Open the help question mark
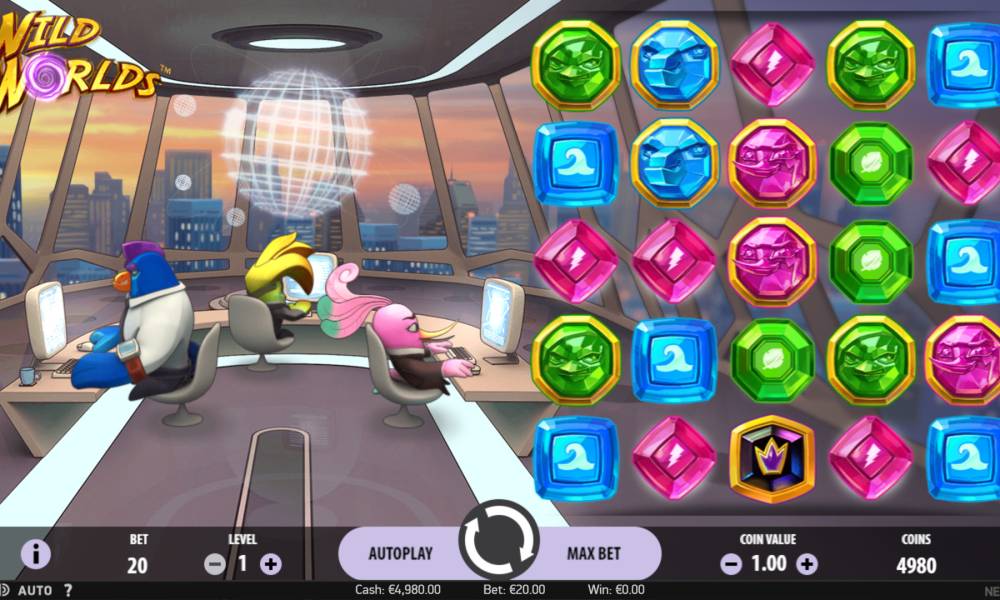This screenshot has height=600, width=1000. (68, 590)
